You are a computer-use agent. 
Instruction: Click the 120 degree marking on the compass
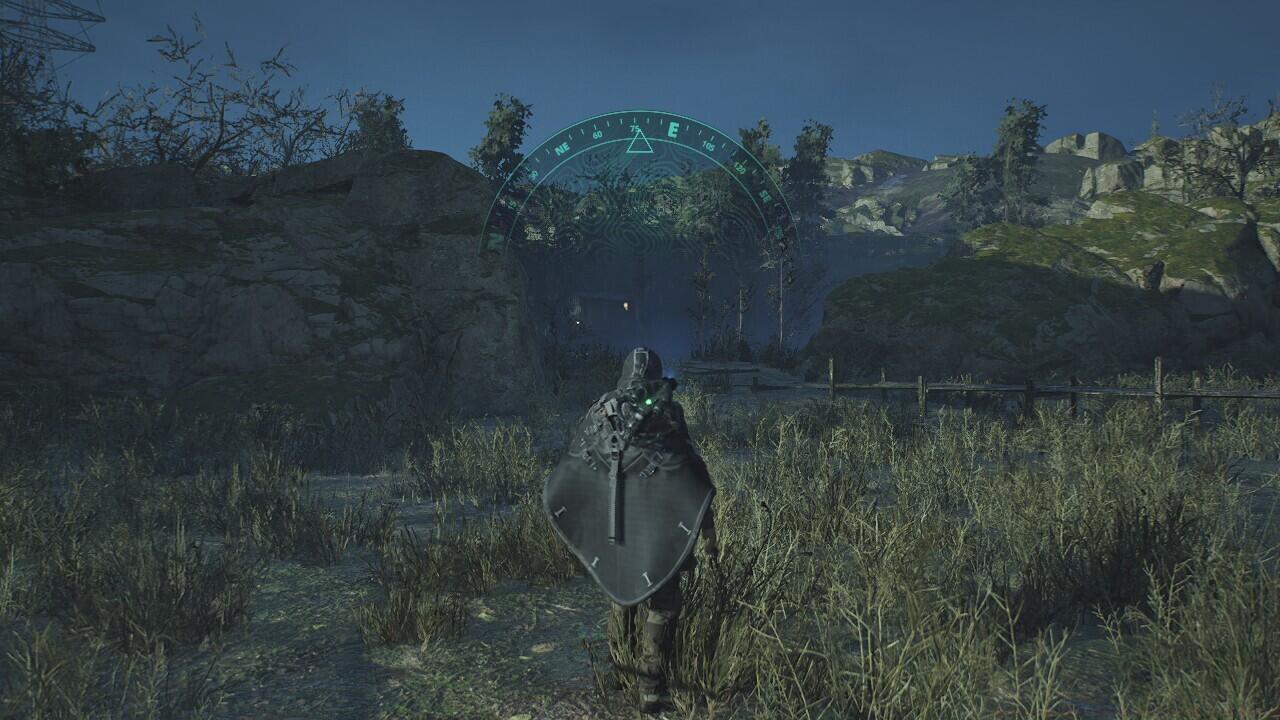point(740,169)
